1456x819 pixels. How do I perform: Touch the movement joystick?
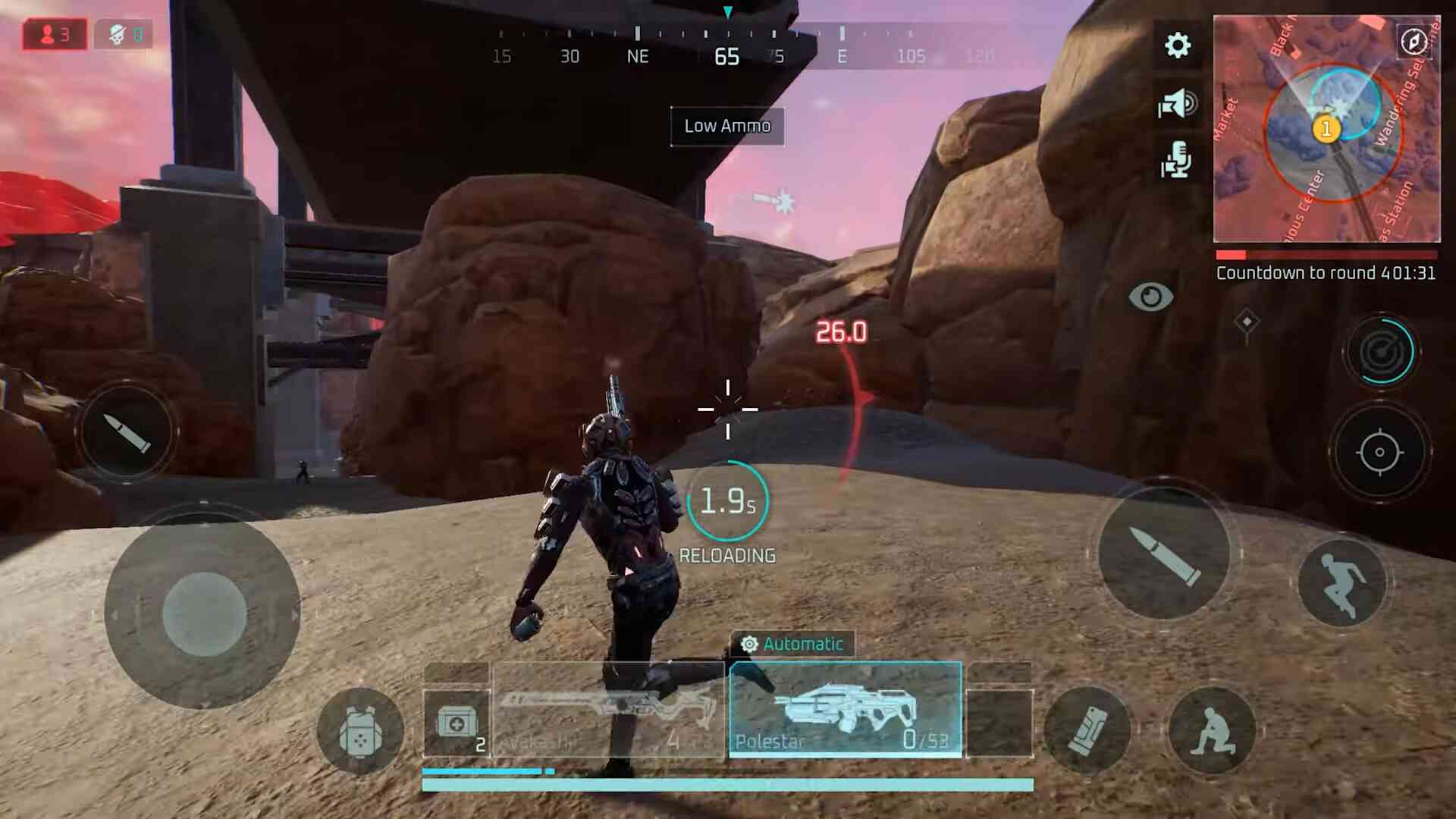tap(203, 613)
